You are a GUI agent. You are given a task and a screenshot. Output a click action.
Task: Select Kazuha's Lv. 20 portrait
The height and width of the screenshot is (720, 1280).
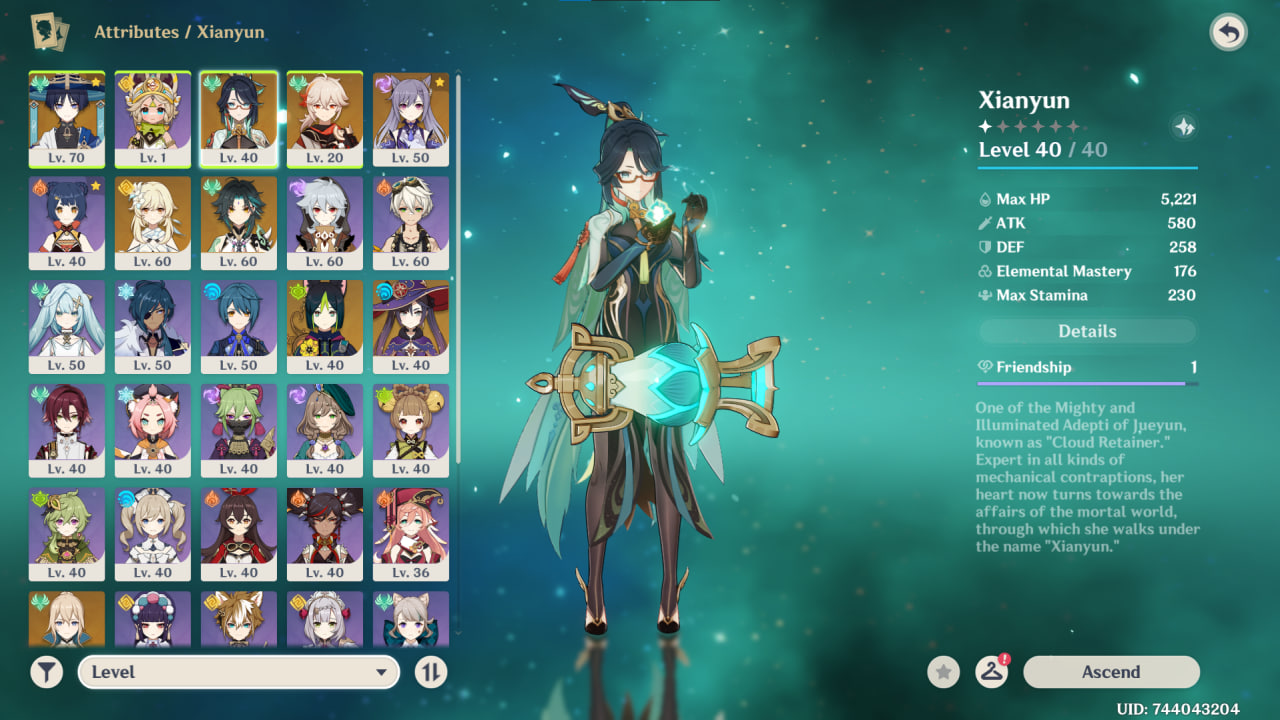325,119
